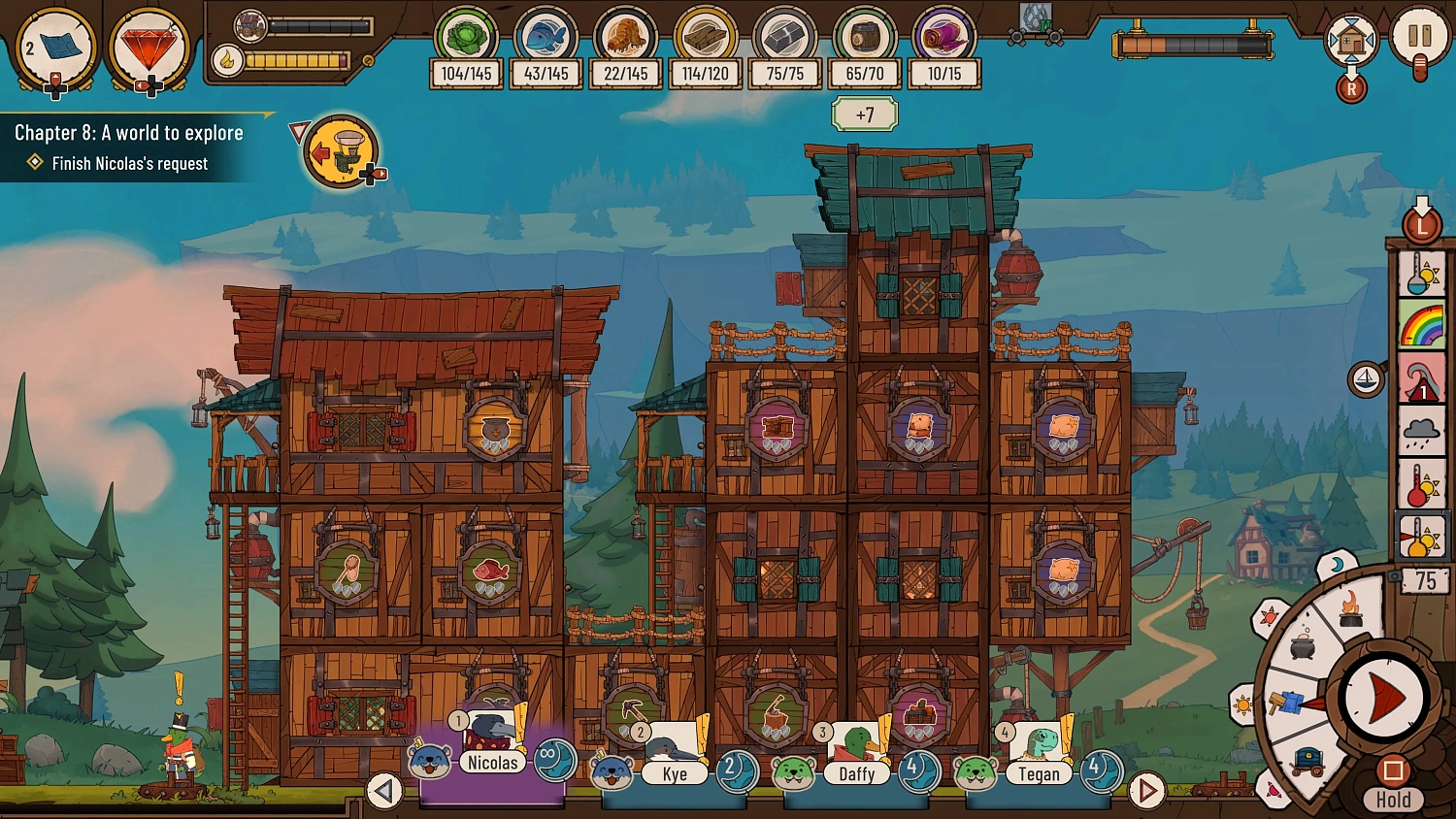1456x819 pixels.
Task: Select the rainbow weather forecast tile
Action: tap(1422, 324)
